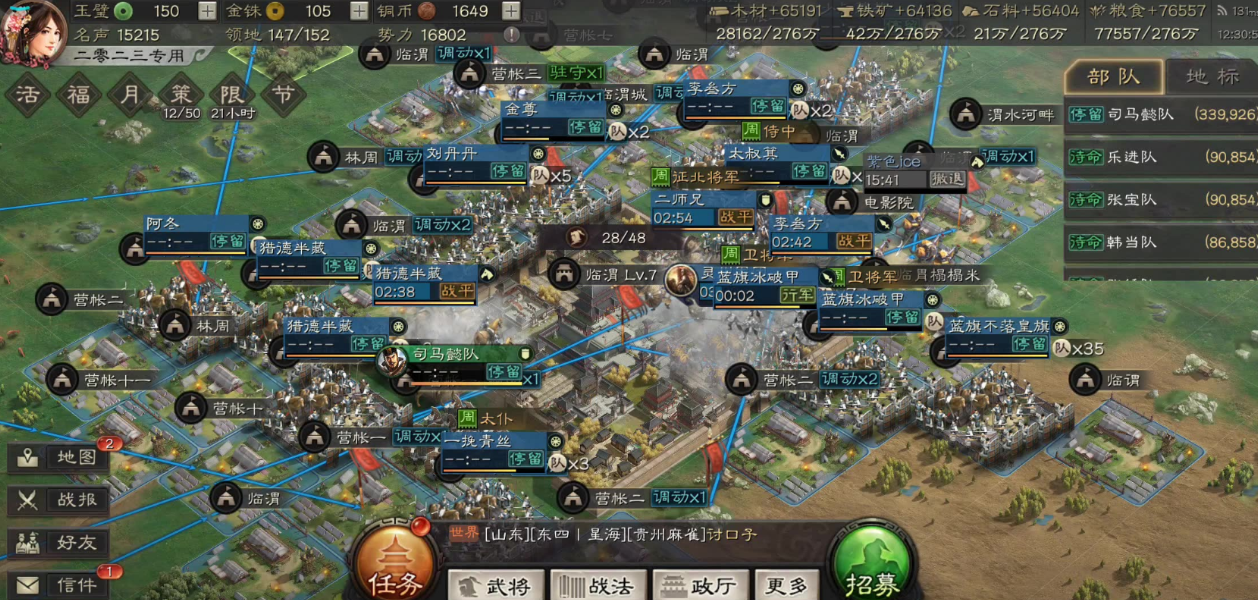
Task: Open the 政厅 government hall menu
Action: click(700, 586)
